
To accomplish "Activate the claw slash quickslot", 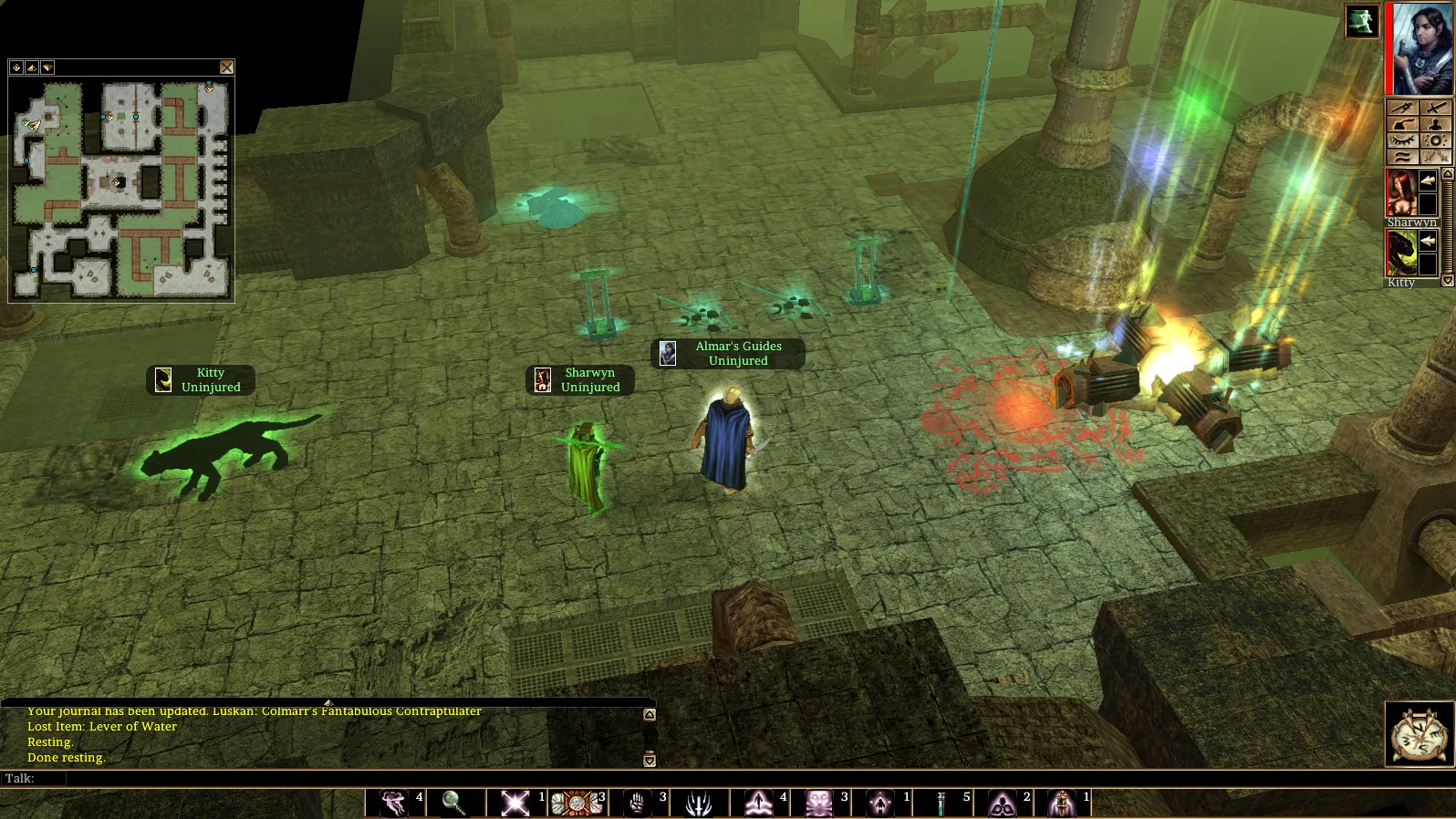I will 699,803.
